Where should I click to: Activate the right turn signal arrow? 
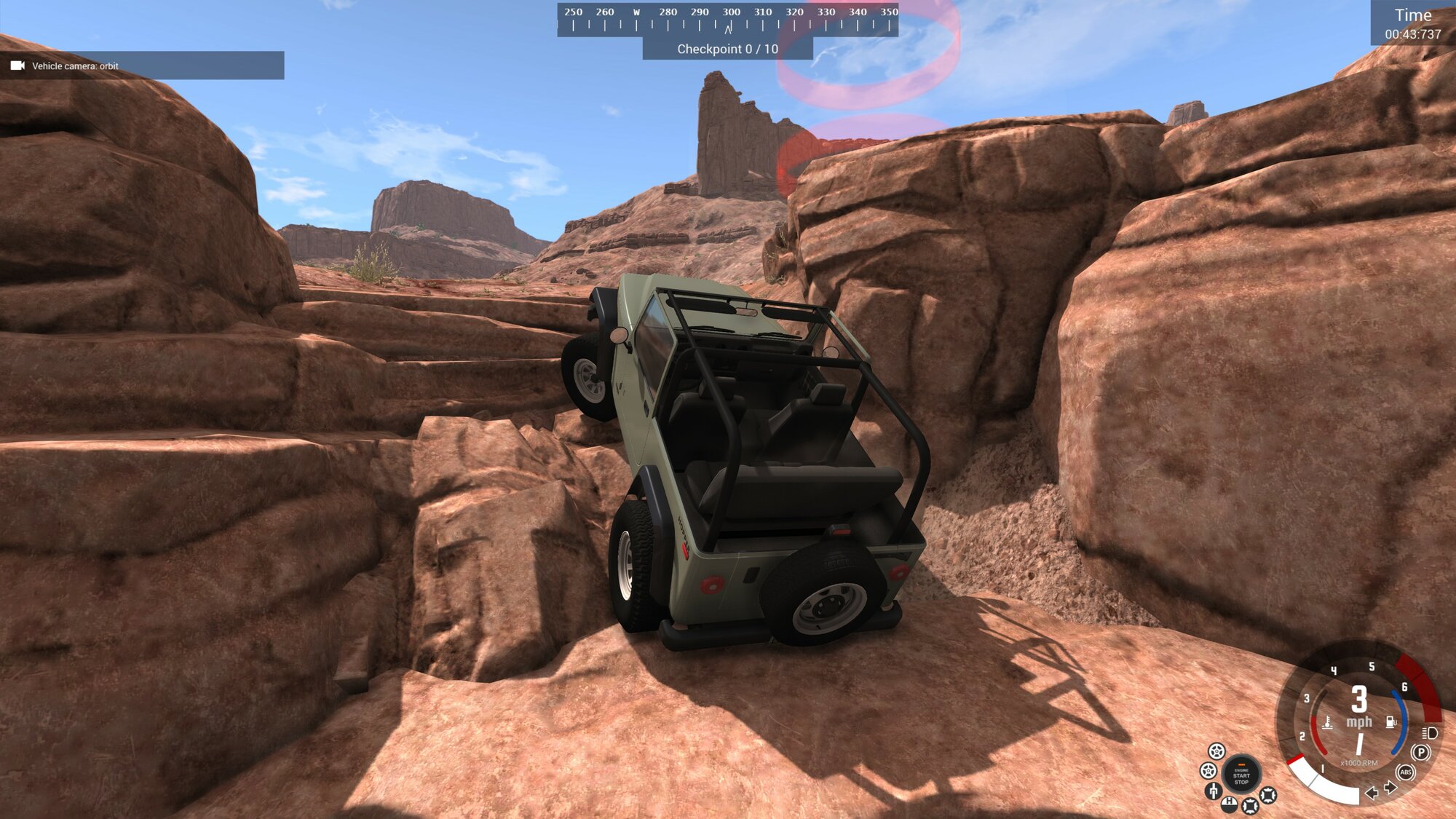[x=1390, y=787]
